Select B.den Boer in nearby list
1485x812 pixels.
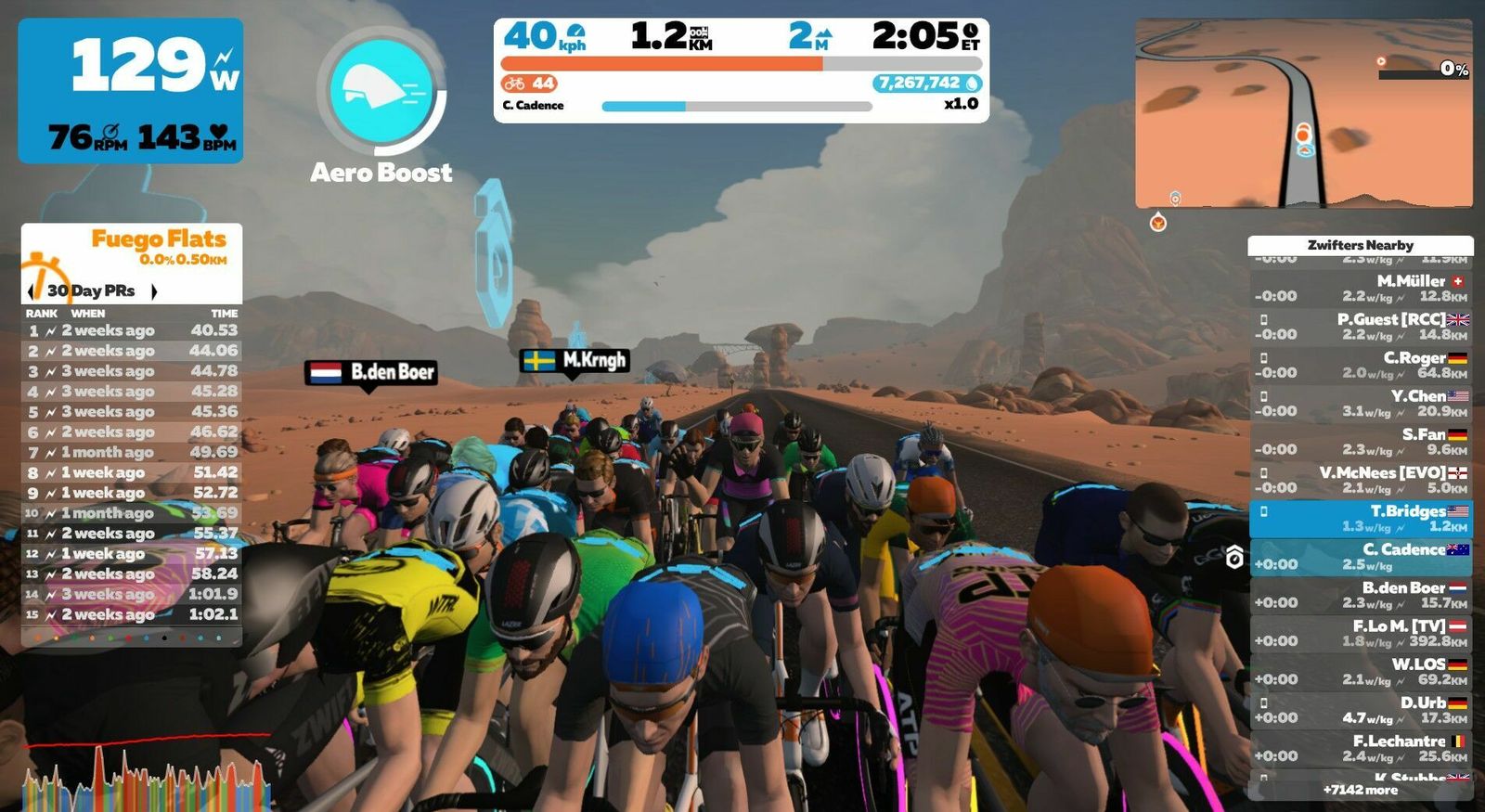tap(1361, 595)
